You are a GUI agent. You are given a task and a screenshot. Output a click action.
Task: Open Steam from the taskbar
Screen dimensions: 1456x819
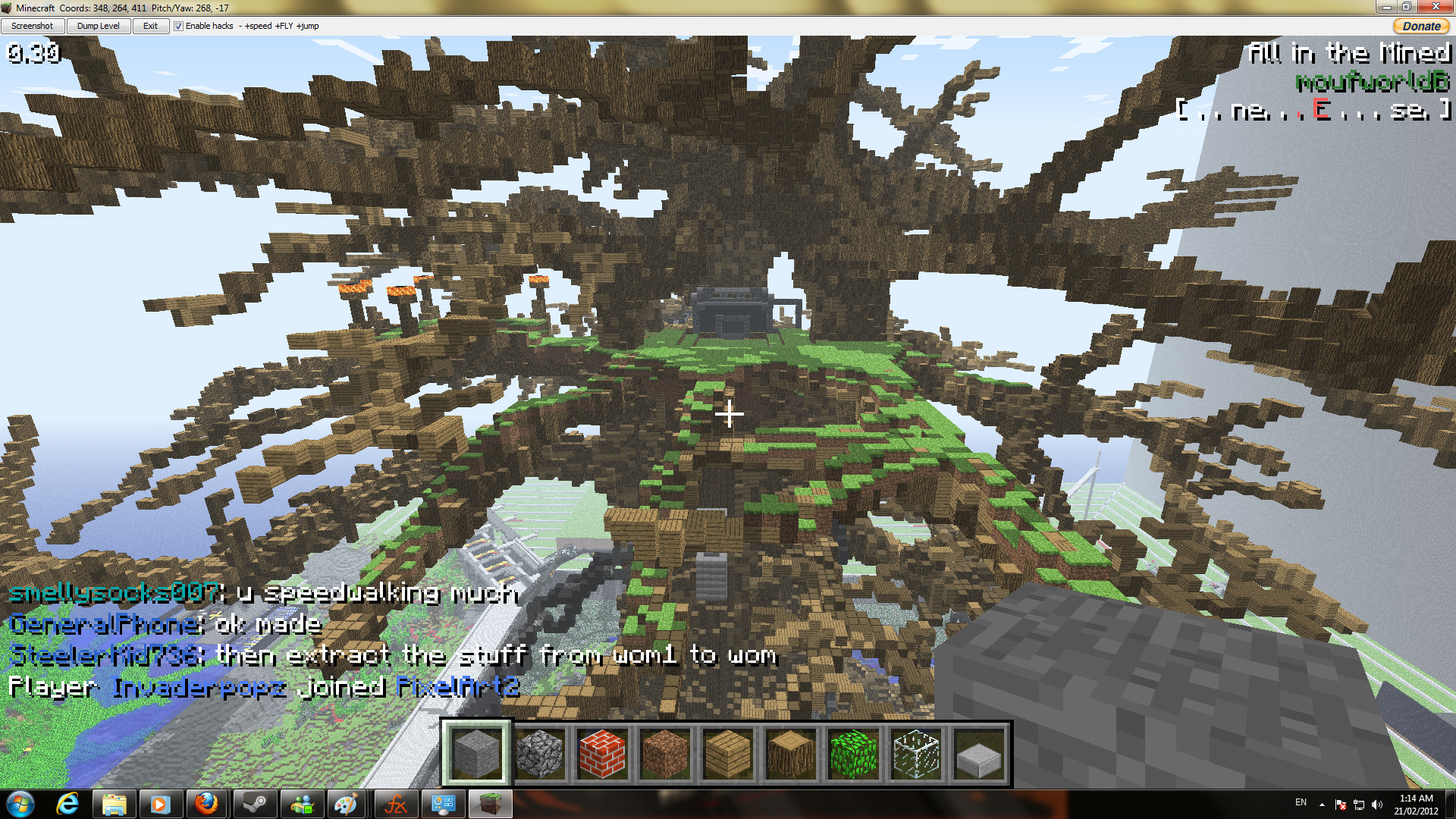pos(254,803)
